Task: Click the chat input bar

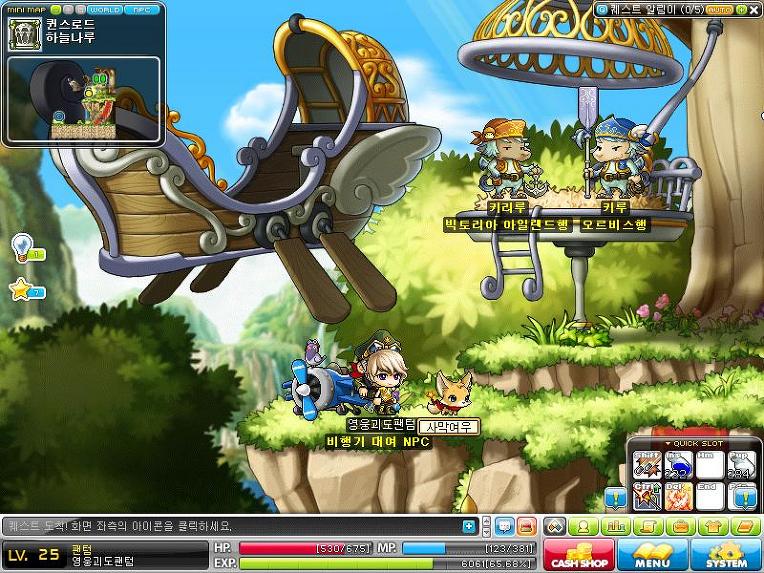Action: tap(230, 526)
